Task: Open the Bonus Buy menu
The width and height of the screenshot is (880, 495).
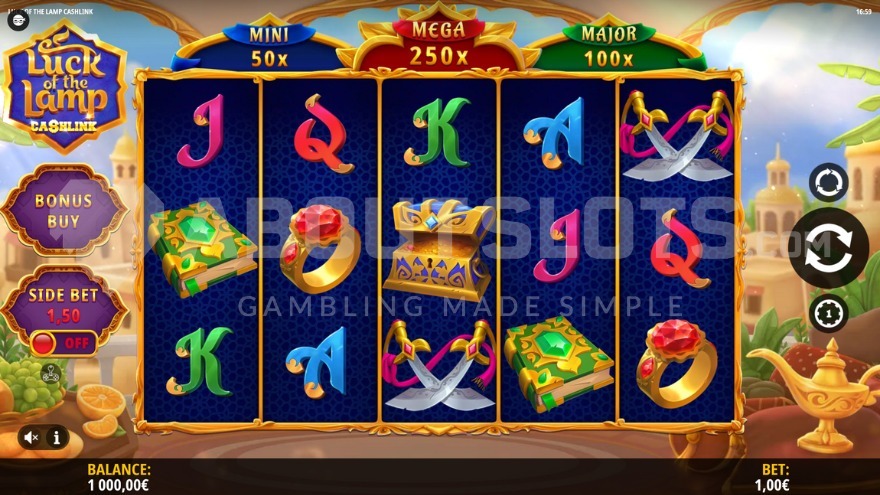Action: (x=63, y=209)
